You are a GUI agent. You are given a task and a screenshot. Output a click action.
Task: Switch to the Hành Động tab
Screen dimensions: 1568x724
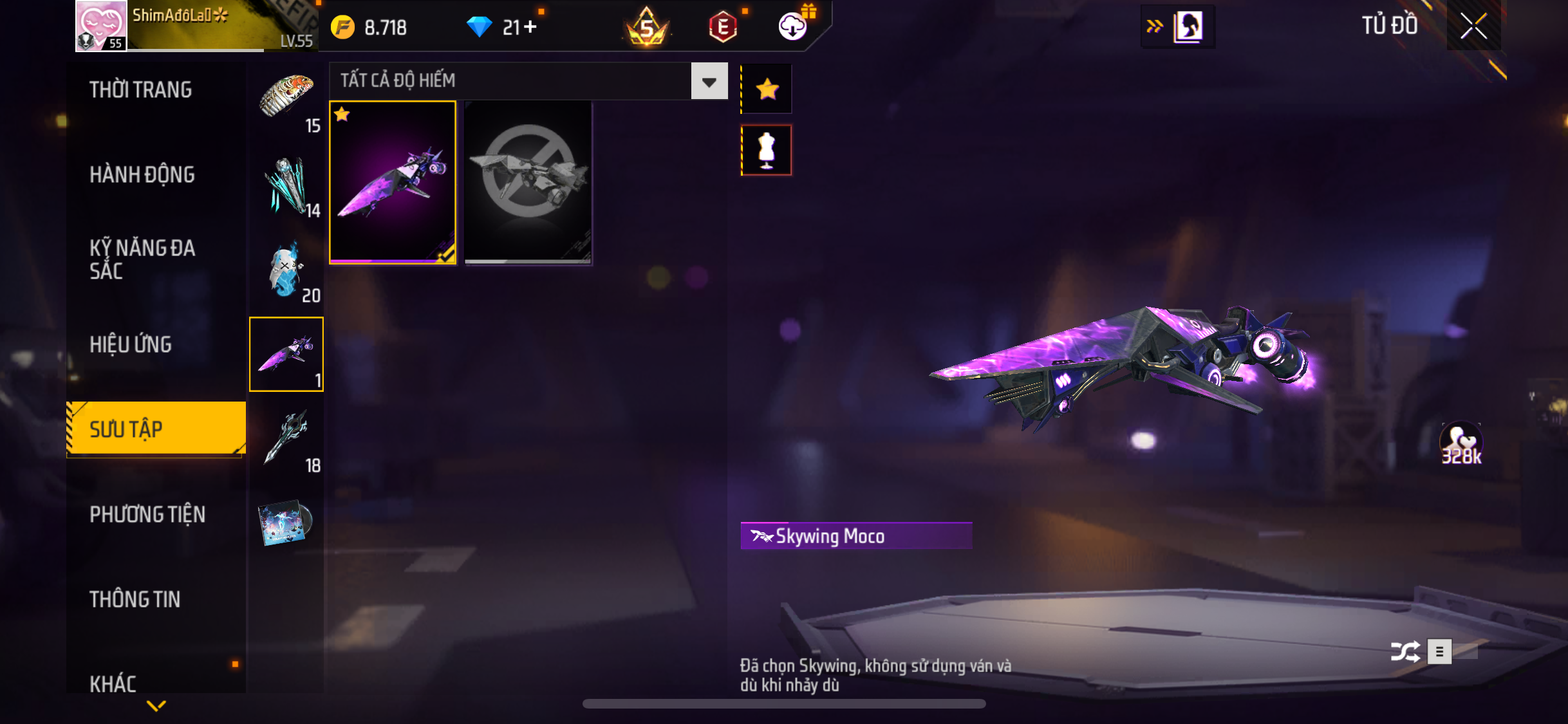(x=142, y=174)
